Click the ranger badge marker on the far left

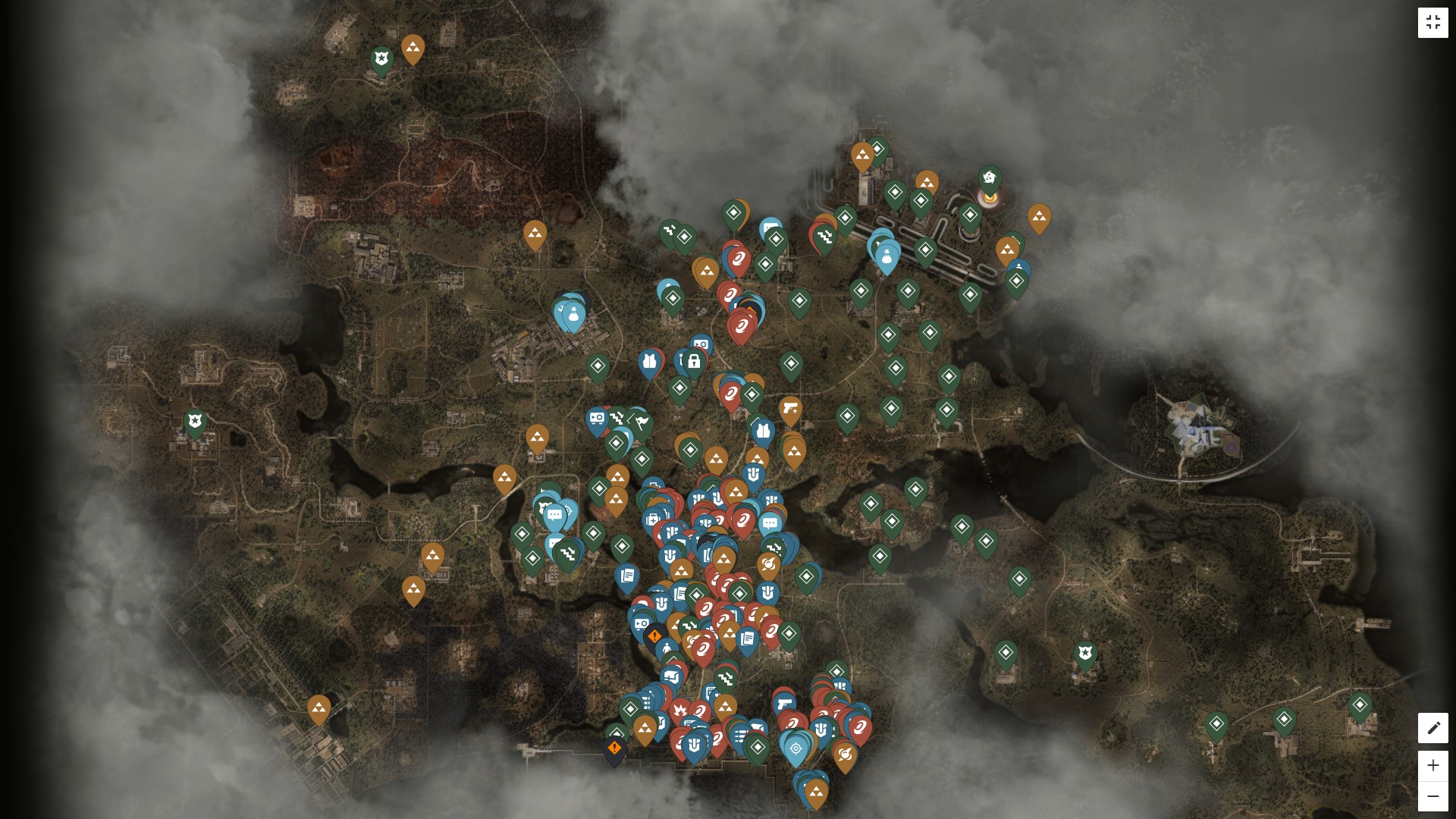click(x=196, y=422)
